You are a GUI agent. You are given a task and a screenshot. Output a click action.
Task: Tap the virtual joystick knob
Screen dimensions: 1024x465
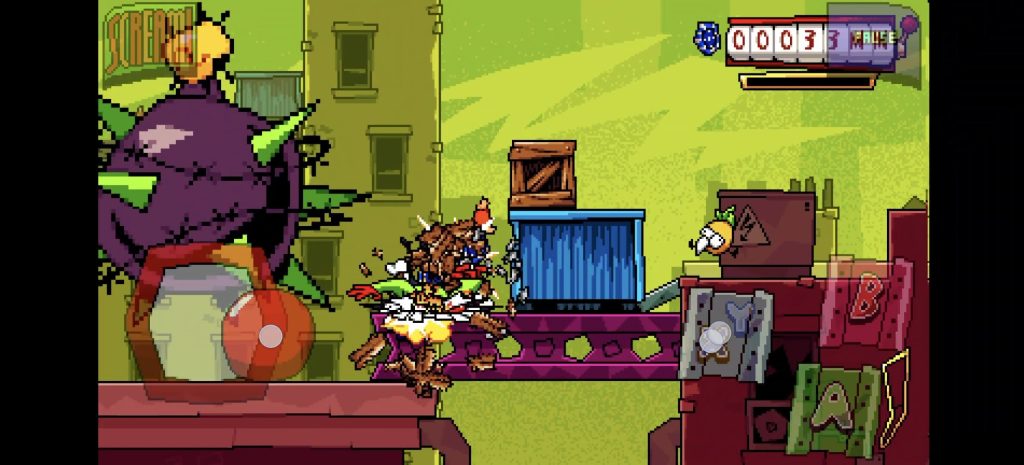(x=270, y=336)
